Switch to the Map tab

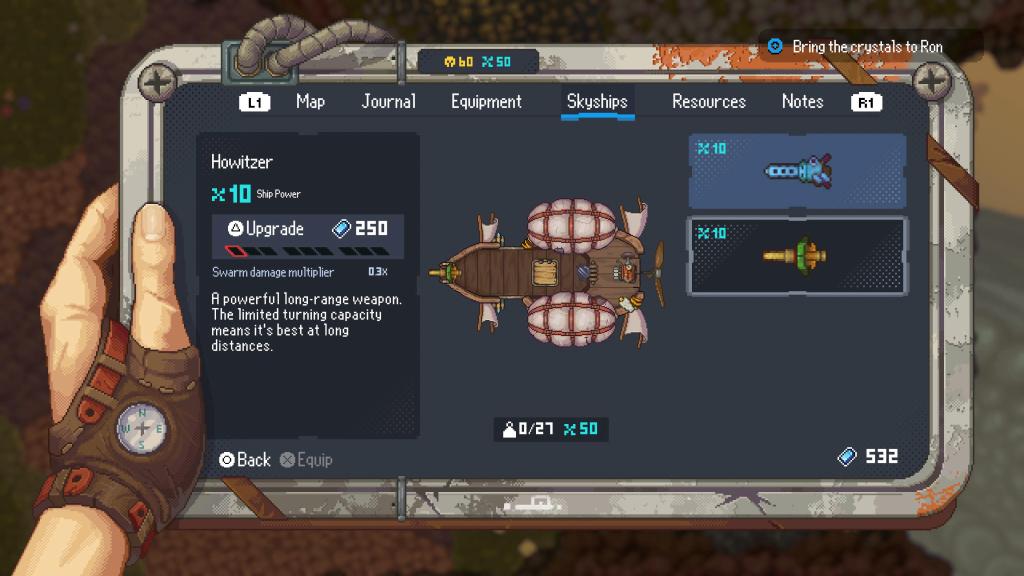coord(310,101)
